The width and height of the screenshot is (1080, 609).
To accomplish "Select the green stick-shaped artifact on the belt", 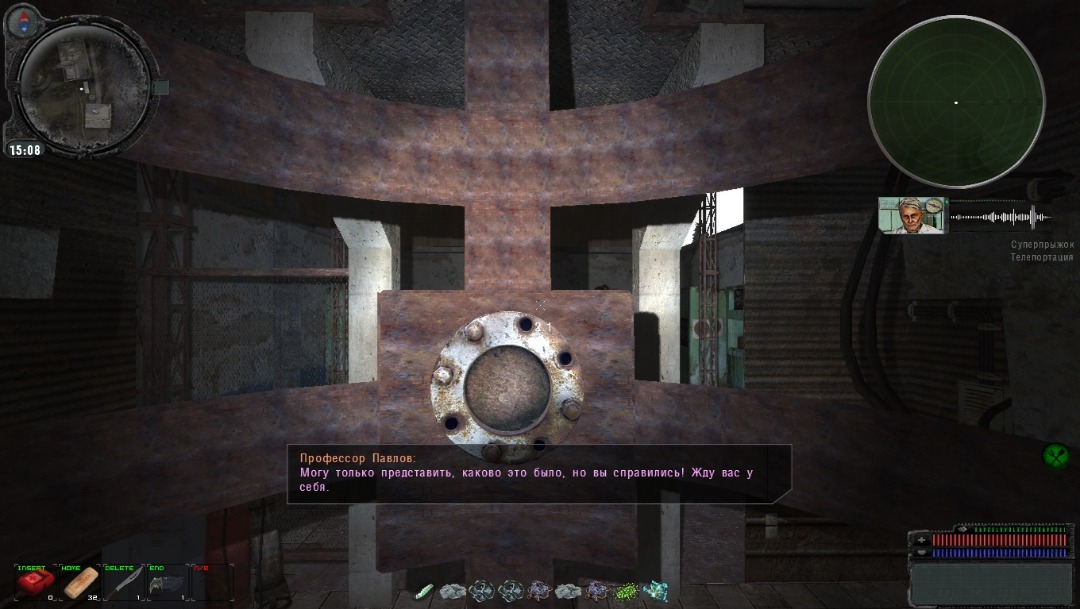I will [424, 591].
